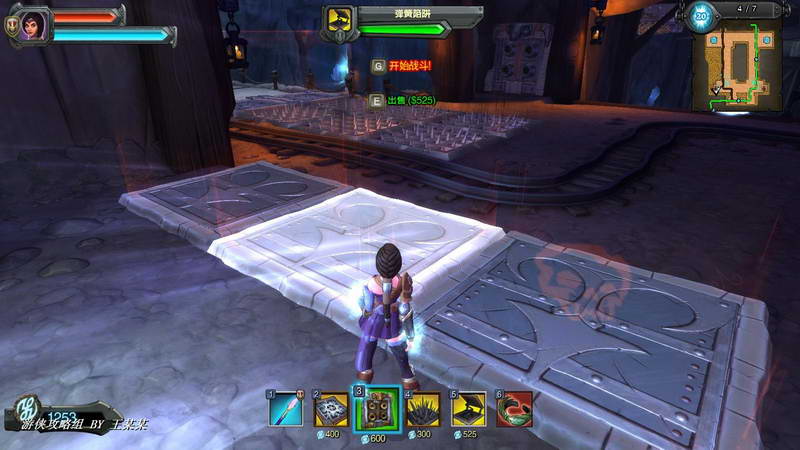Choose the 400-cost floor trap in slot 2
800x450 pixels.
point(329,408)
